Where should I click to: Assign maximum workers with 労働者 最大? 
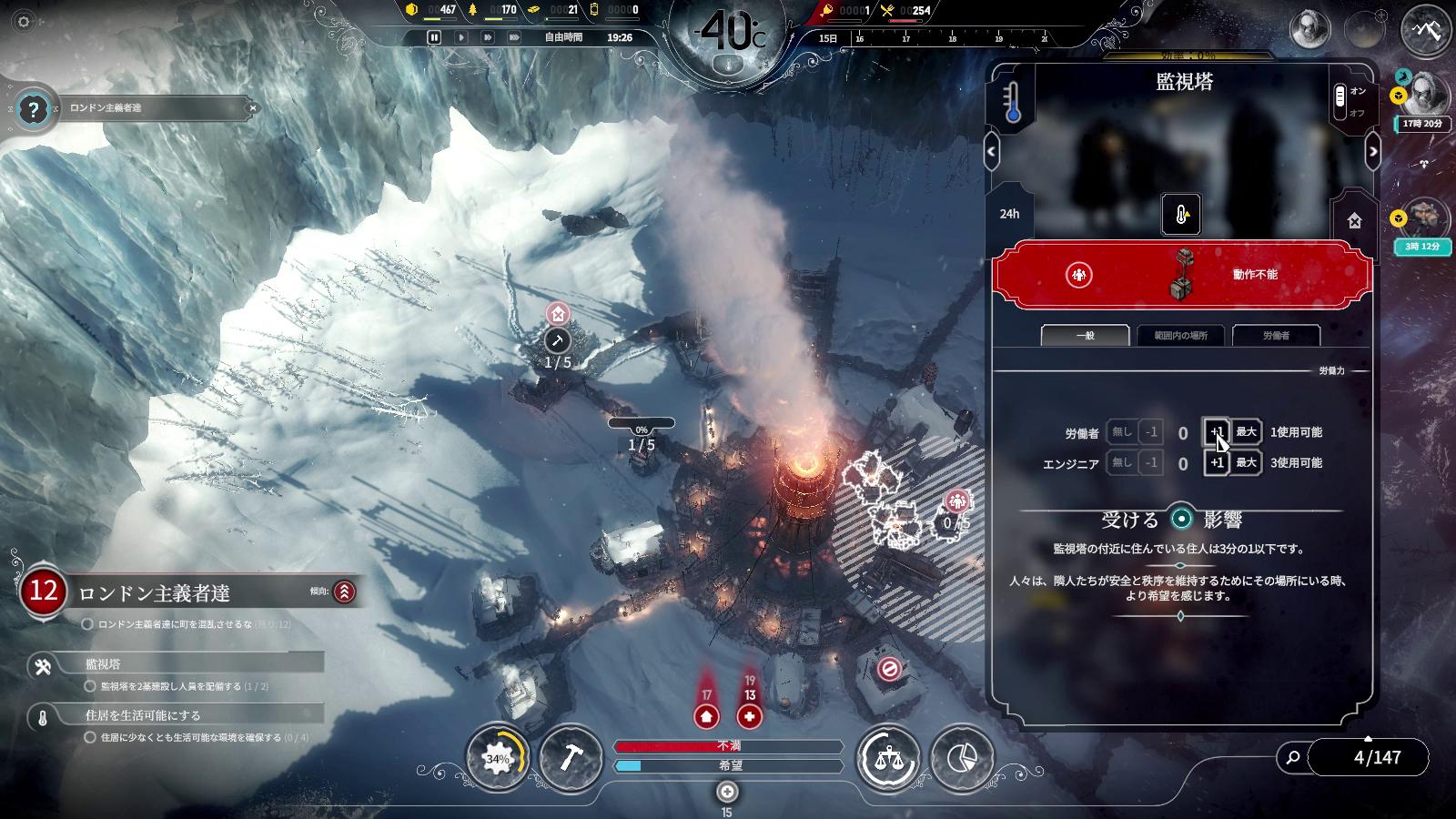1246,432
